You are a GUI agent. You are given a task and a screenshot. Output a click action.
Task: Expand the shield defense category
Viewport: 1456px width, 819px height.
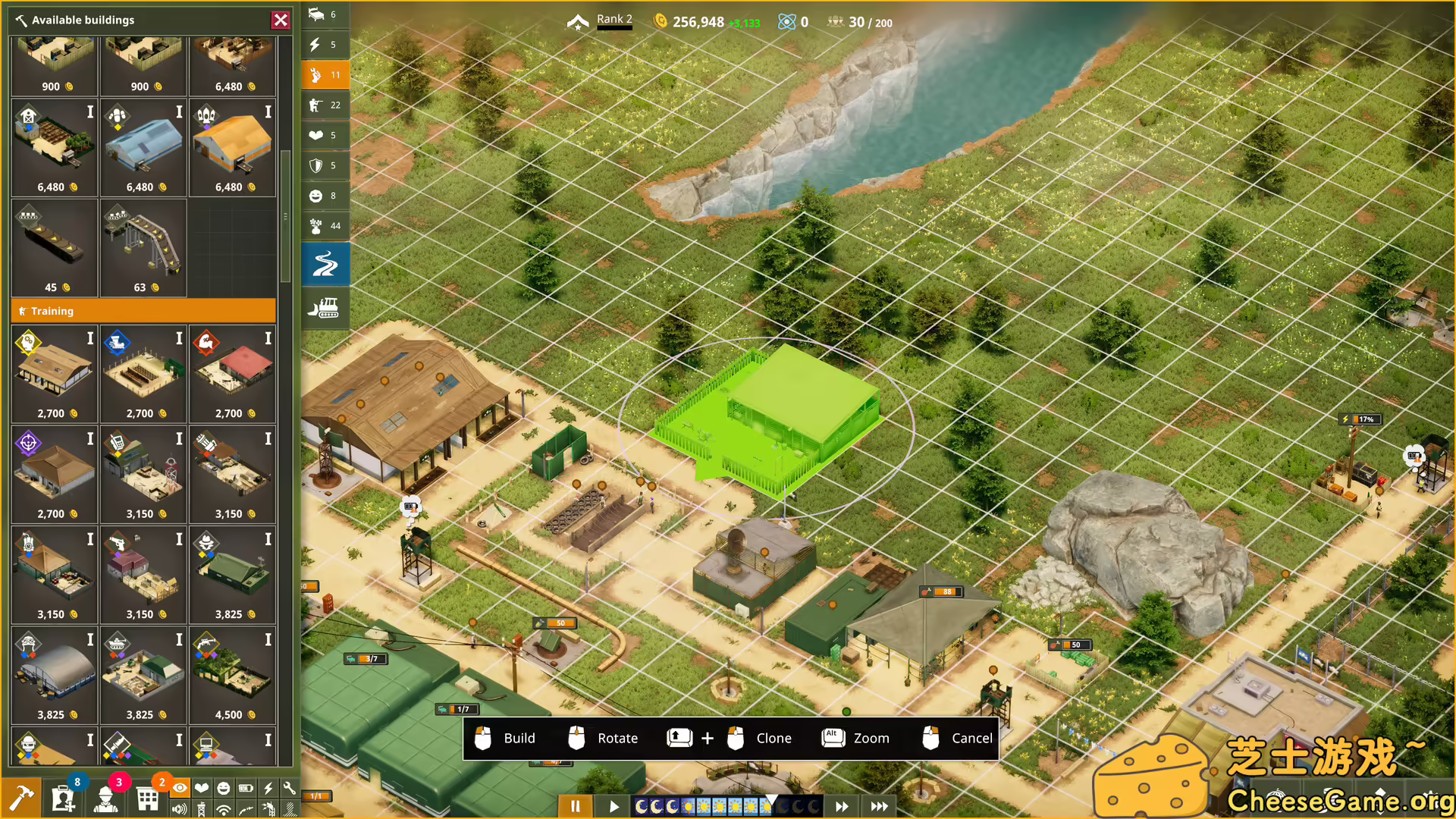[x=325, y=165]
